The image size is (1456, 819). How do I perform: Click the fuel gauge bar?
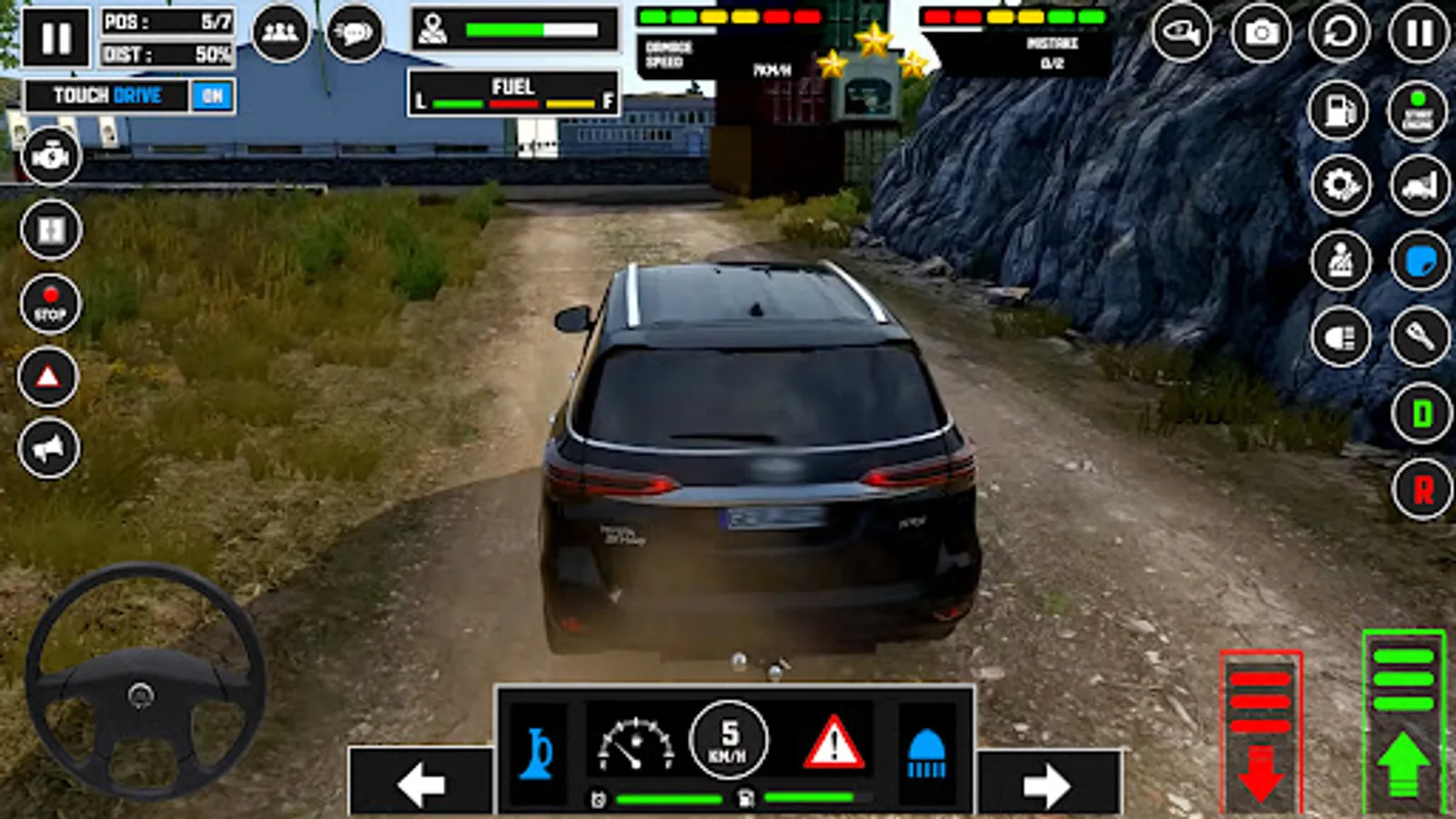[514, 103]
